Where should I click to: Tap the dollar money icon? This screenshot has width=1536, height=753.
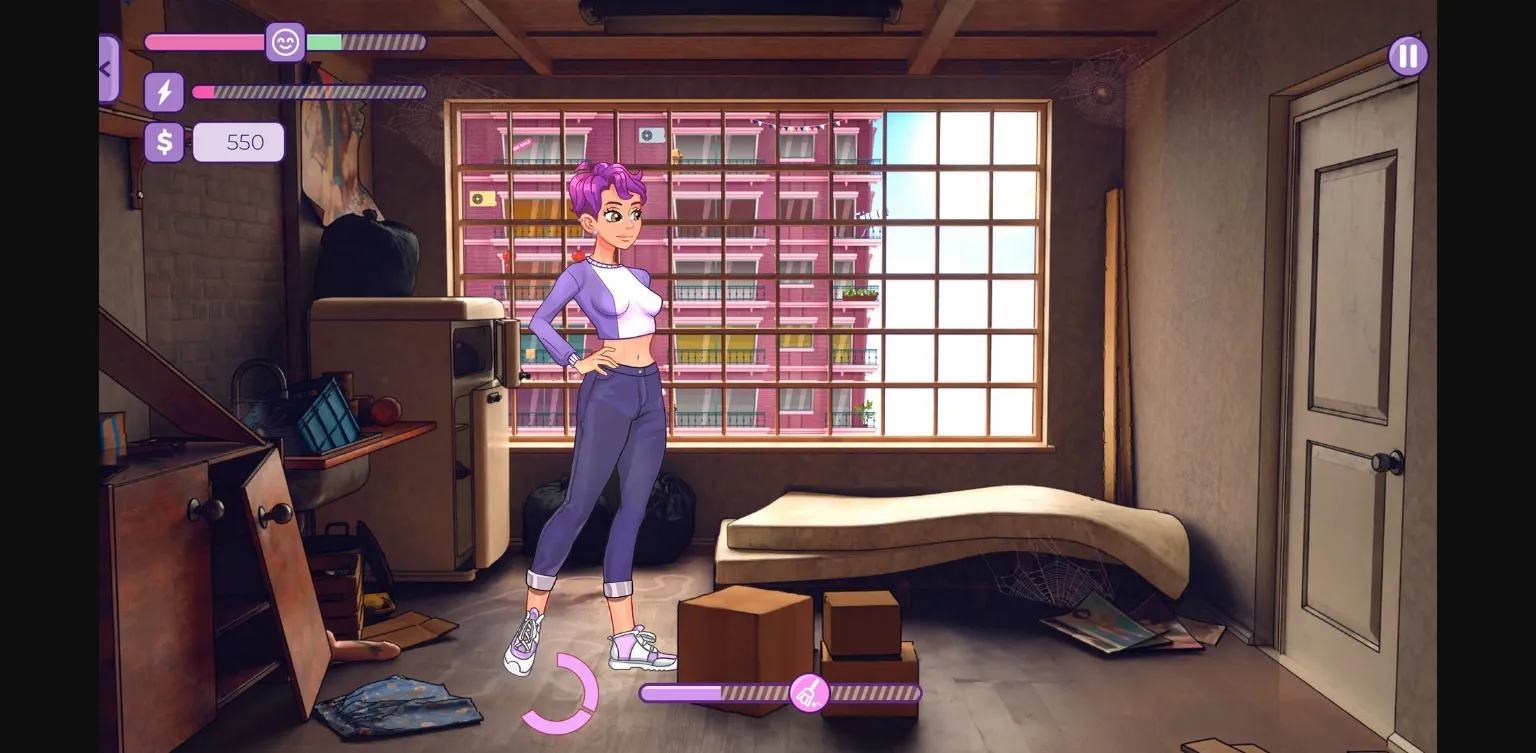click(x=164, y=141)
